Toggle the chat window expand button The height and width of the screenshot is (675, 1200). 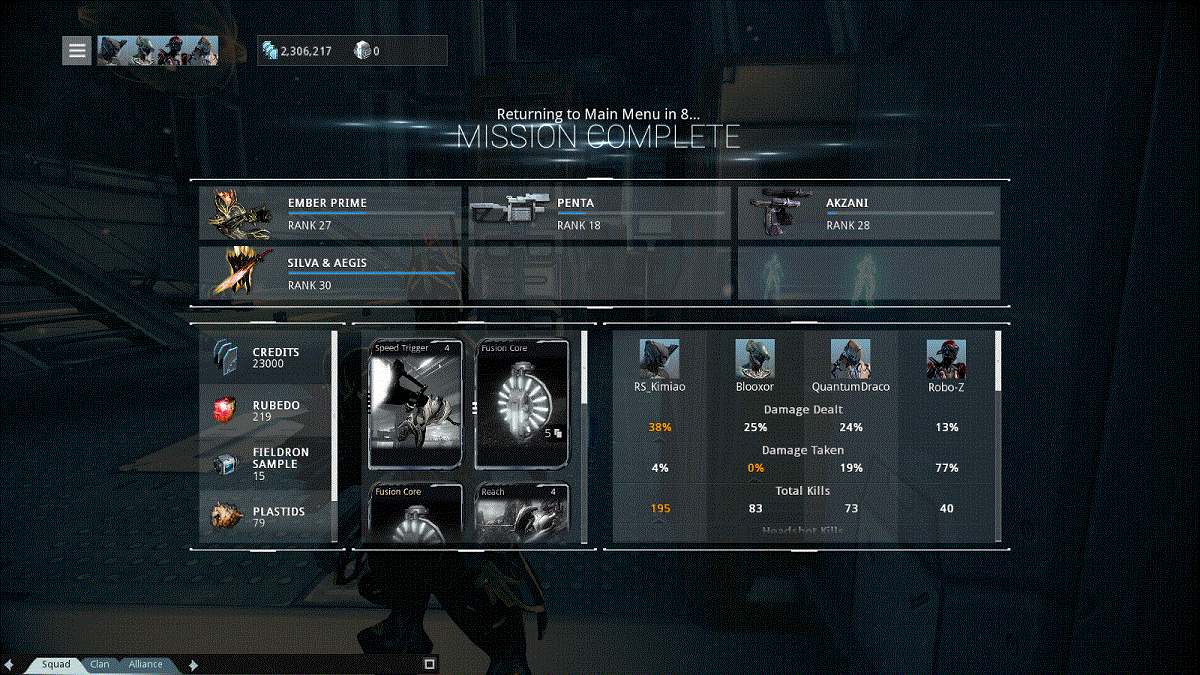pos(430,664)
